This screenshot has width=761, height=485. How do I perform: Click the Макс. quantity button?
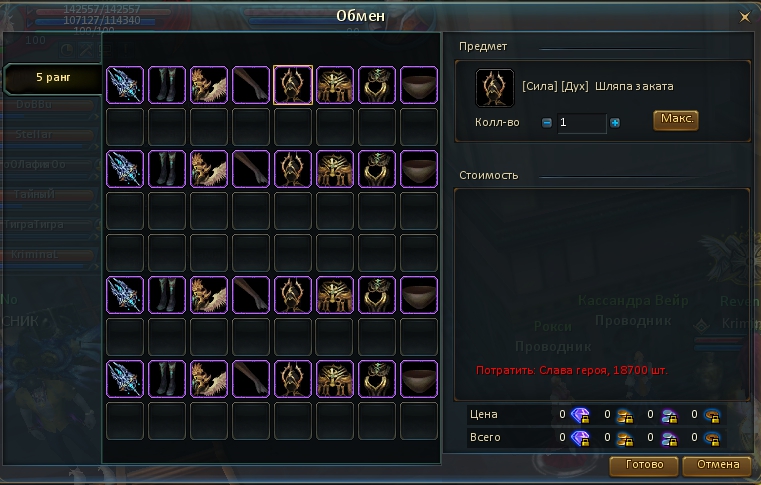[x=675, y=120]
